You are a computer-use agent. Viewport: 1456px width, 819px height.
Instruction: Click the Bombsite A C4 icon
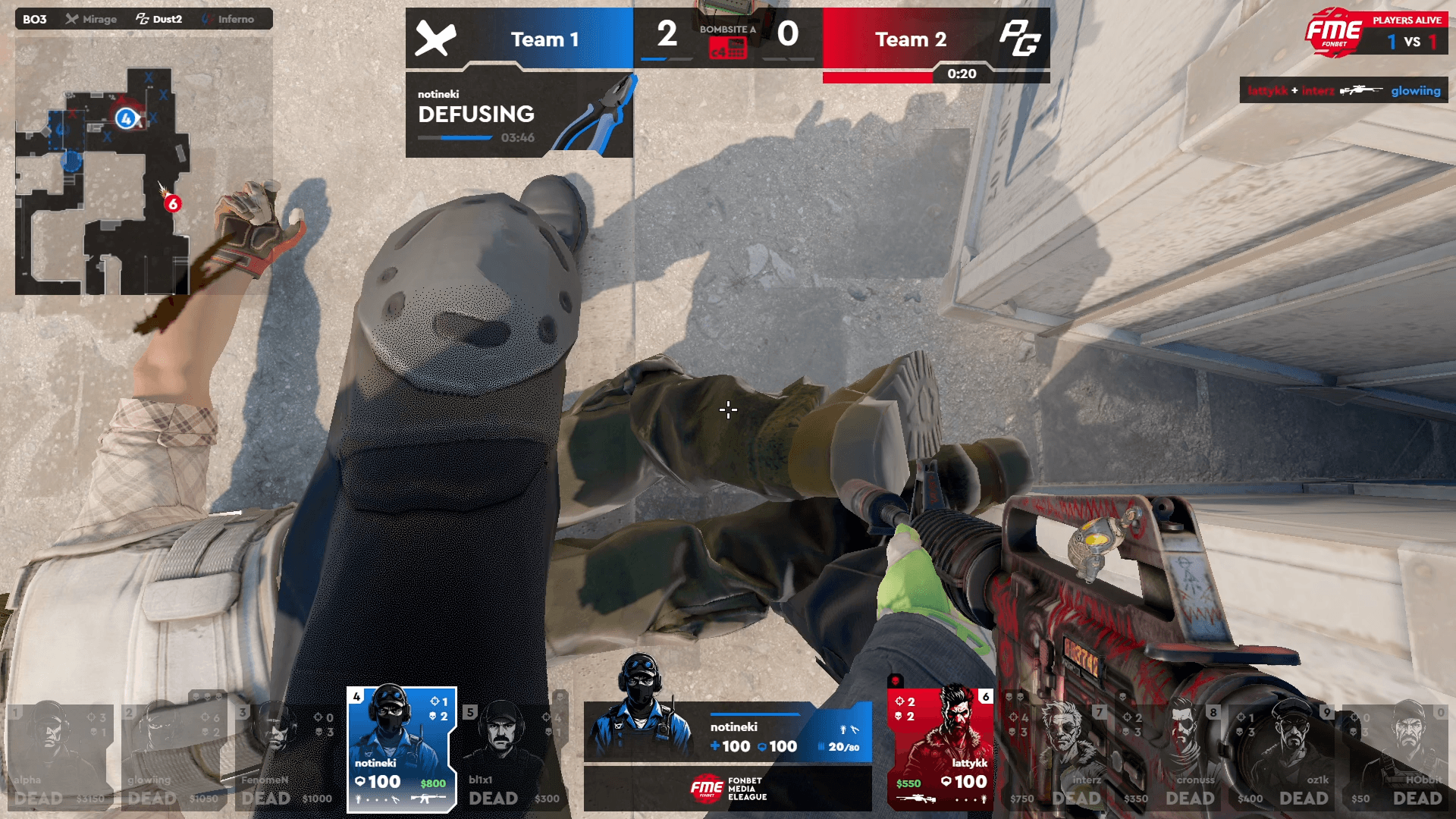pyautogui.click(x=727, y=49)
